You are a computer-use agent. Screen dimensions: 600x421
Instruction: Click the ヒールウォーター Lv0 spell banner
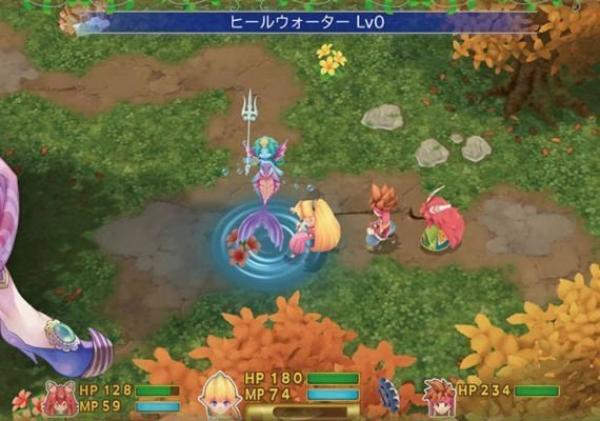300,21
